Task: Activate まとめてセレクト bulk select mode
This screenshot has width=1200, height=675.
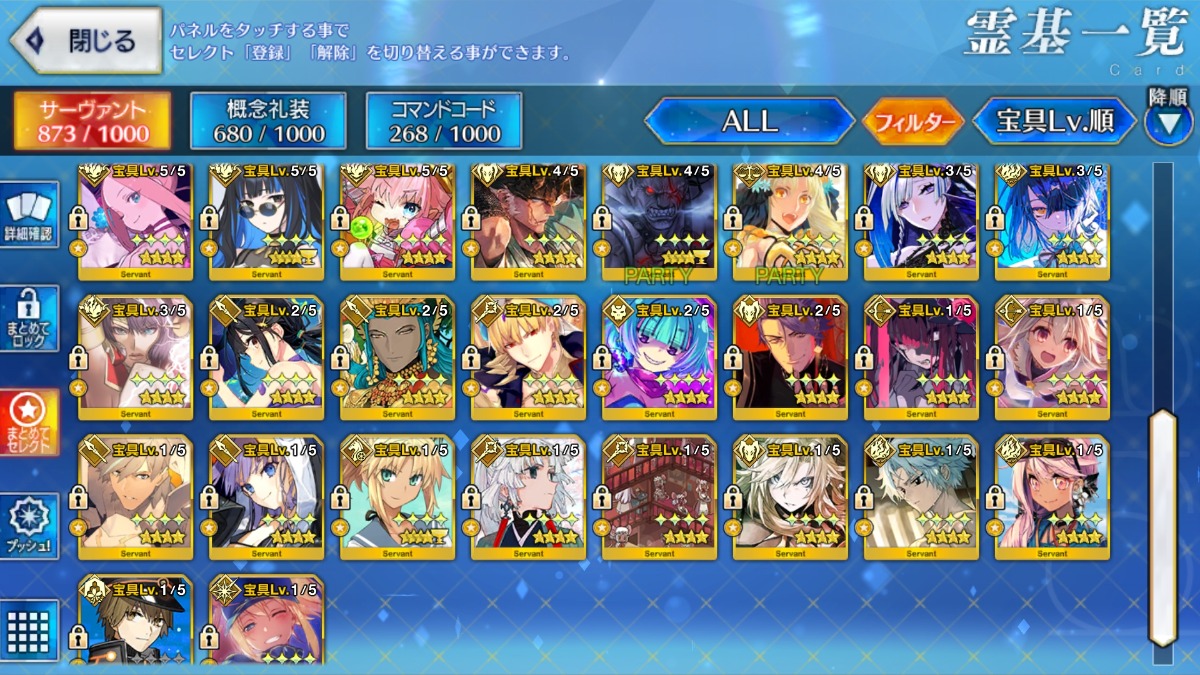Action: (x=28, y=421)
